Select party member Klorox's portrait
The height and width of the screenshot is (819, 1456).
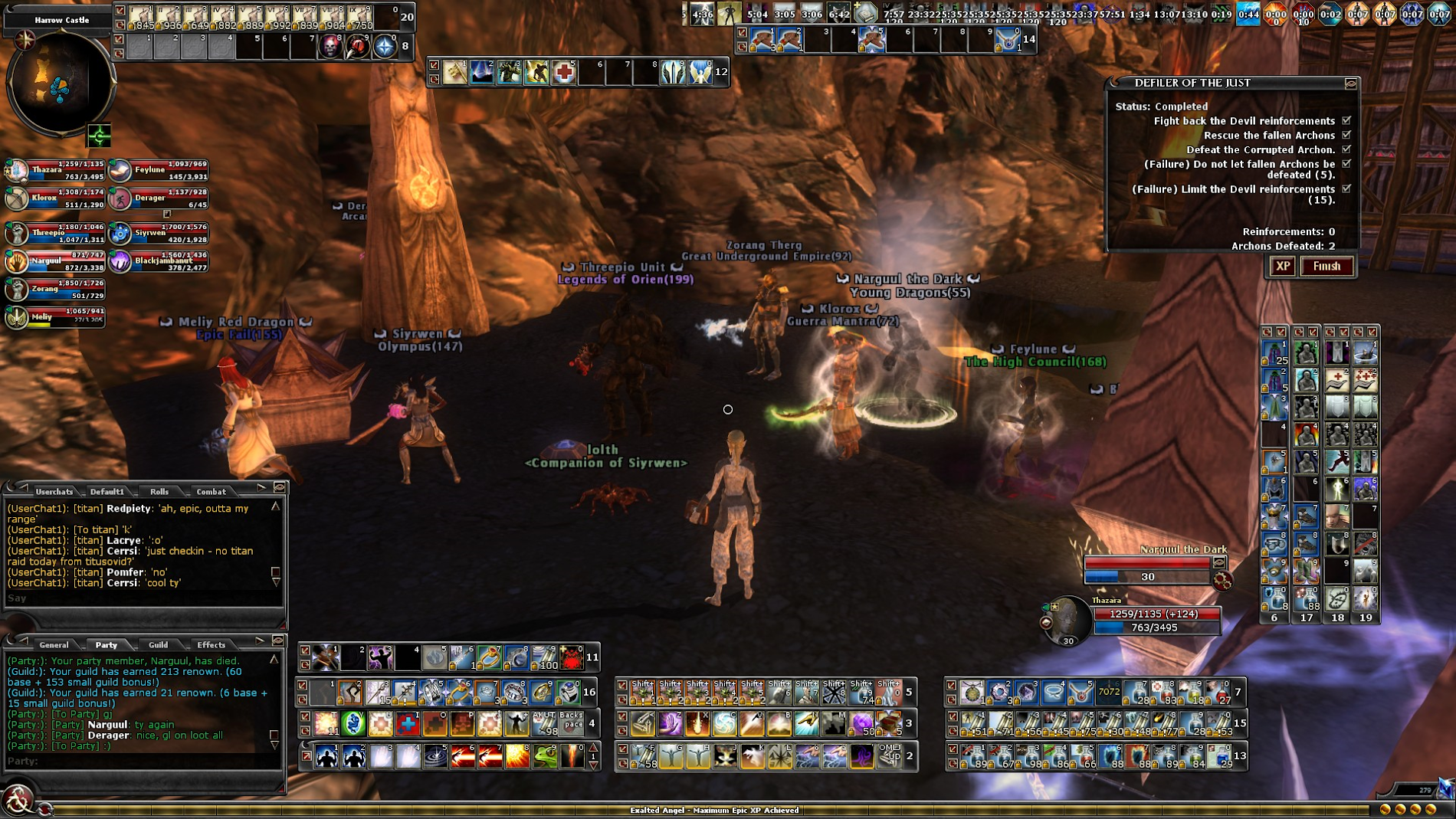tap(17, 198)
